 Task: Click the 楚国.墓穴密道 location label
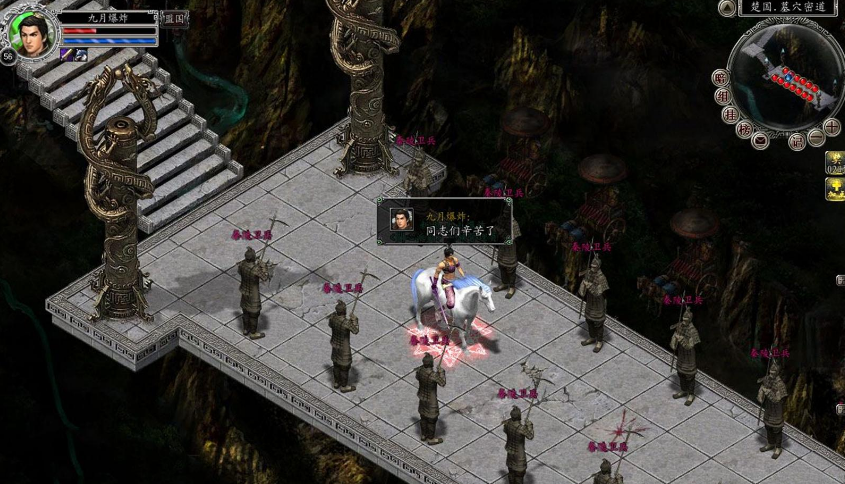(789, 8)
